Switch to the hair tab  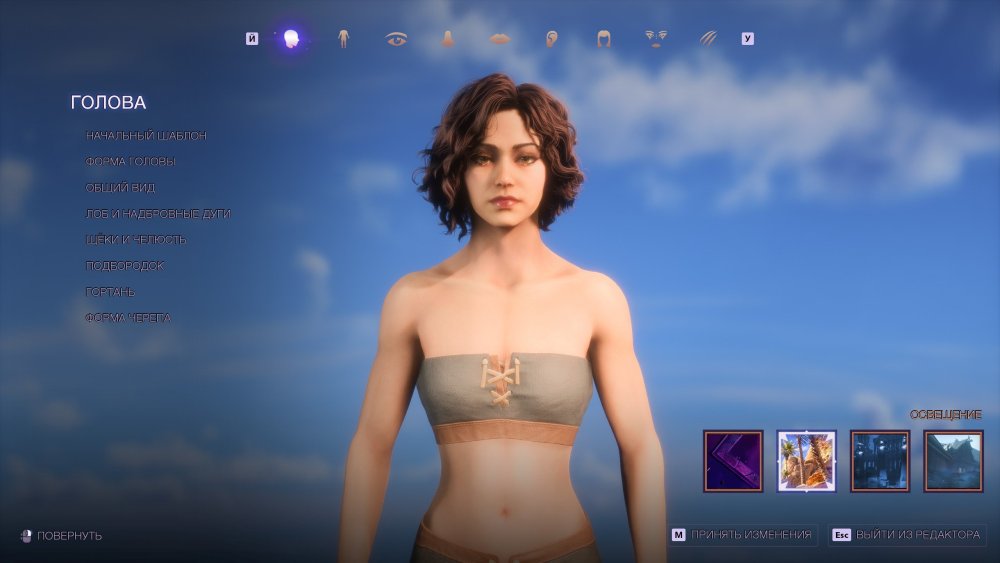[x=604, y=39]
